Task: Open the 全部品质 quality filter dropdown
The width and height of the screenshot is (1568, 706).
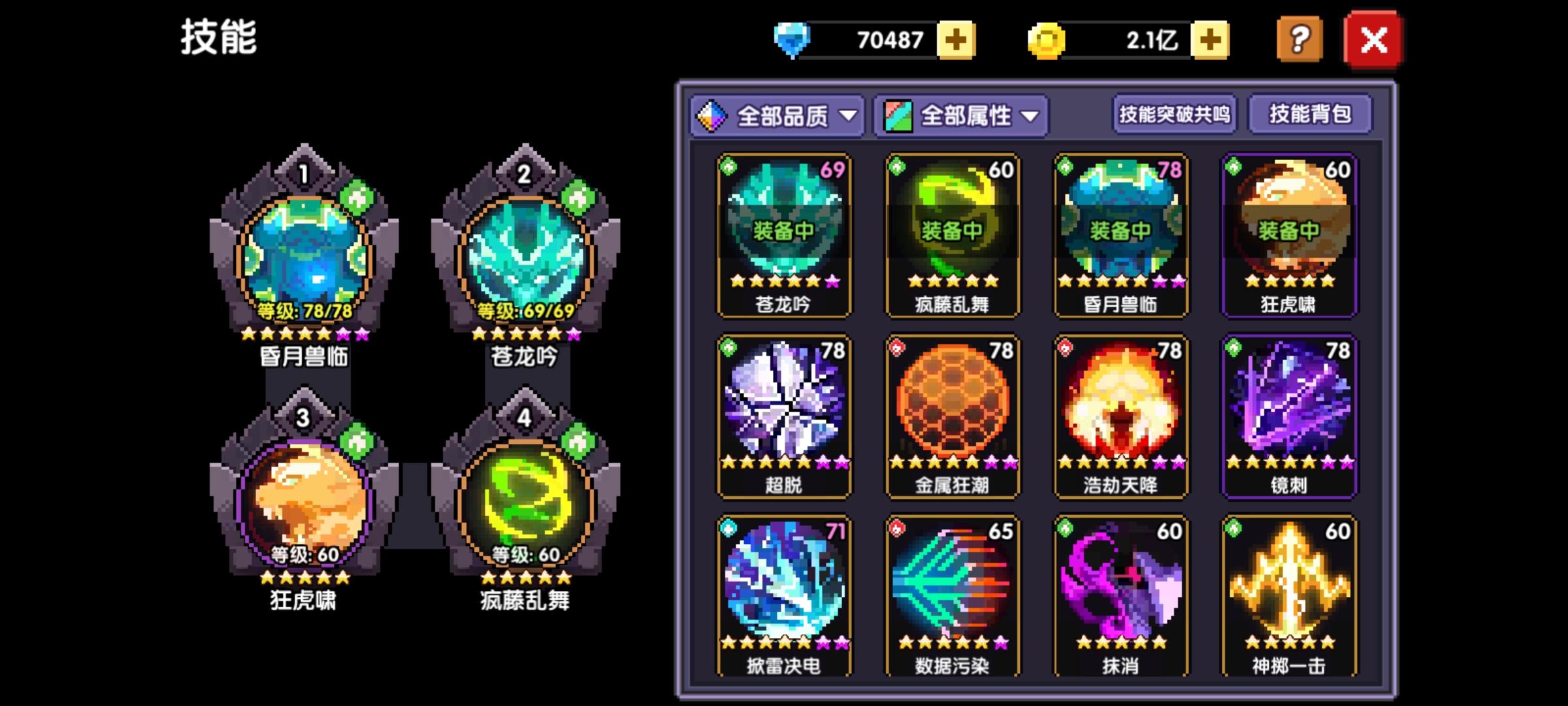Action: (777, 116)
